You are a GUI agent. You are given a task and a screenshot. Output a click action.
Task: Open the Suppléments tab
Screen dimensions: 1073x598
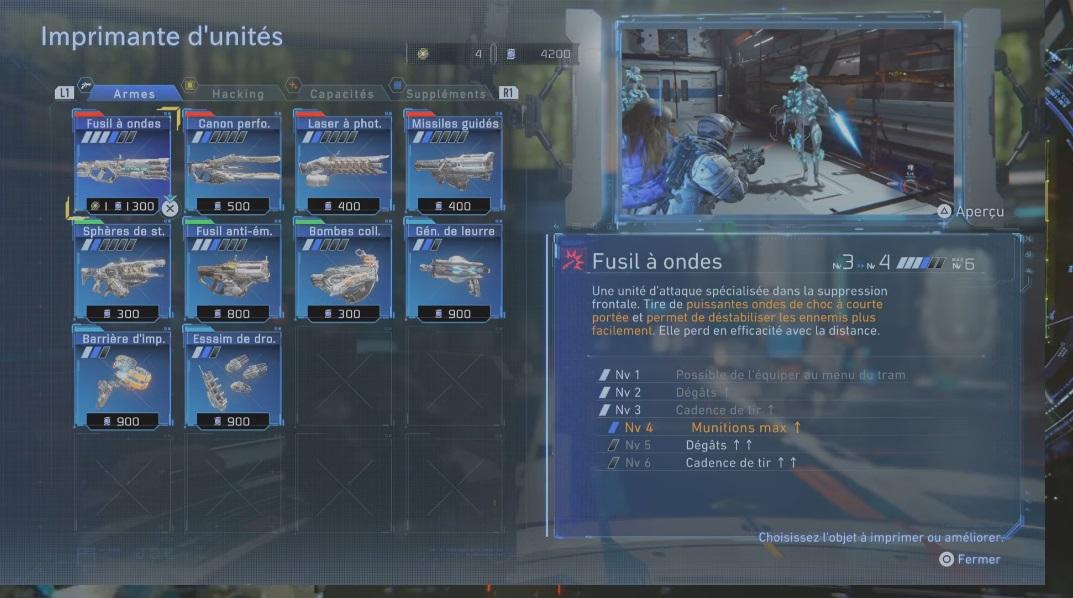click(445, 94)
